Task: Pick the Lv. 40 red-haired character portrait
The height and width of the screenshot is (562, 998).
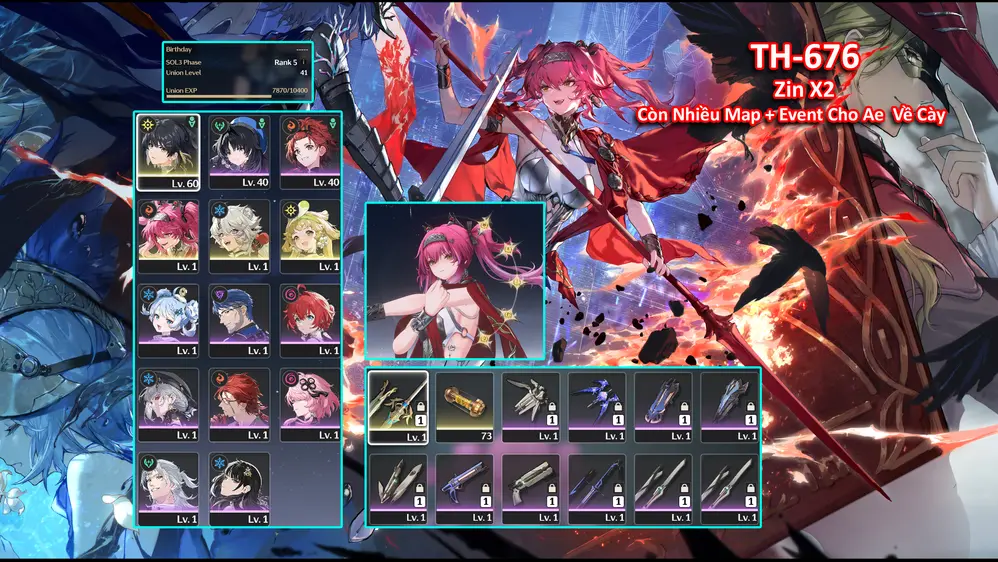Action: tap(310, 152)
